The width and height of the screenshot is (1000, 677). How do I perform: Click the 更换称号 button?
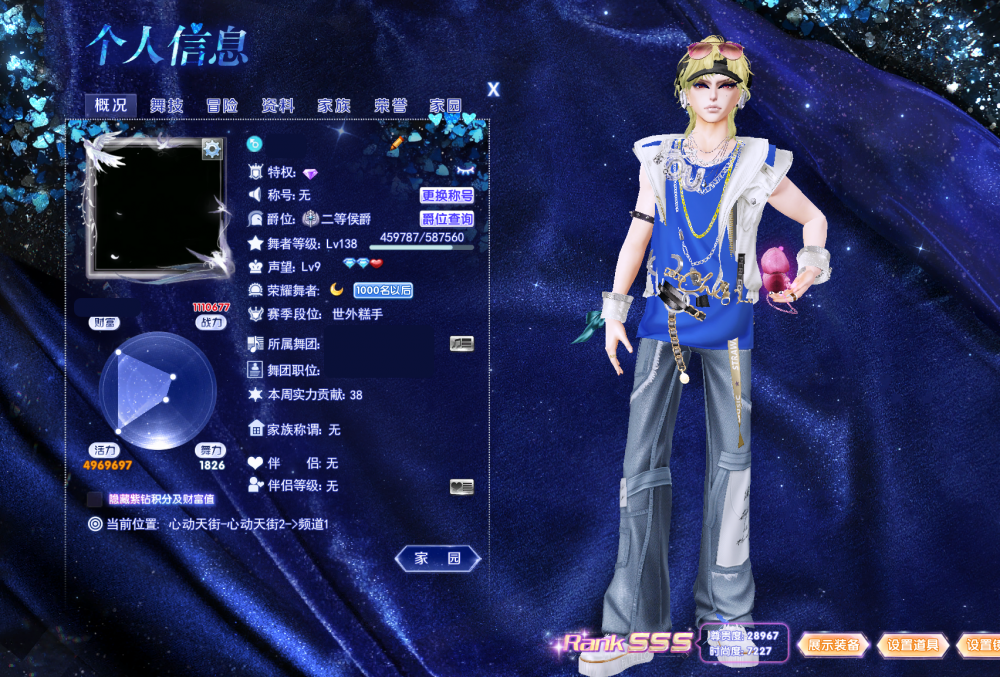point(446,196)
